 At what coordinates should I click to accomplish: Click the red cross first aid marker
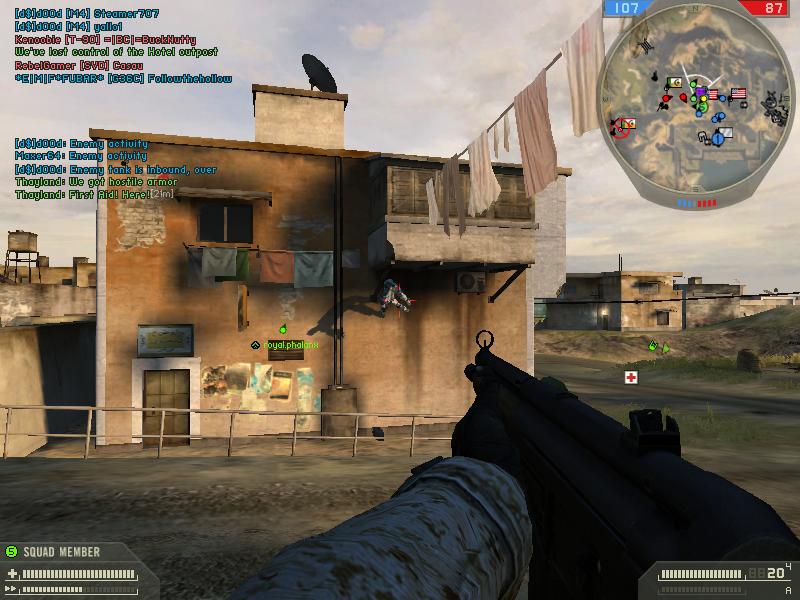[x=631, y=377]
